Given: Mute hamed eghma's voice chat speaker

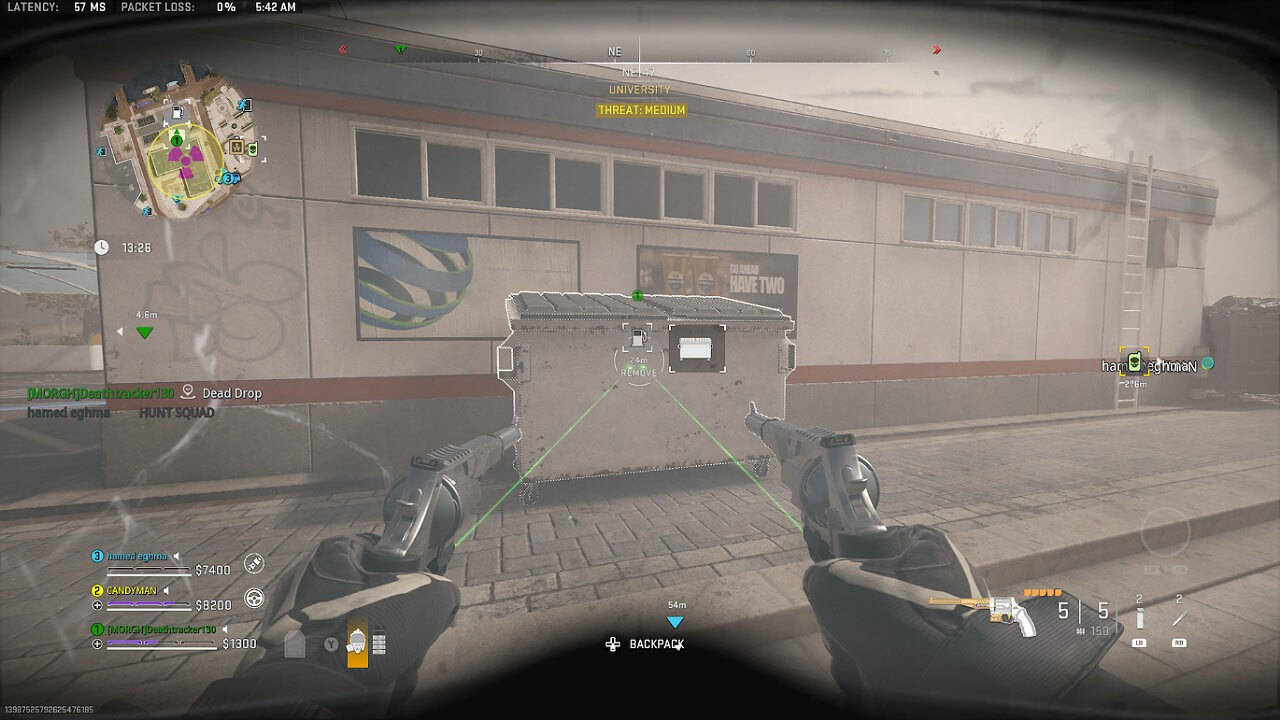Looking at the screenshot, I should [x=177, y=556].
